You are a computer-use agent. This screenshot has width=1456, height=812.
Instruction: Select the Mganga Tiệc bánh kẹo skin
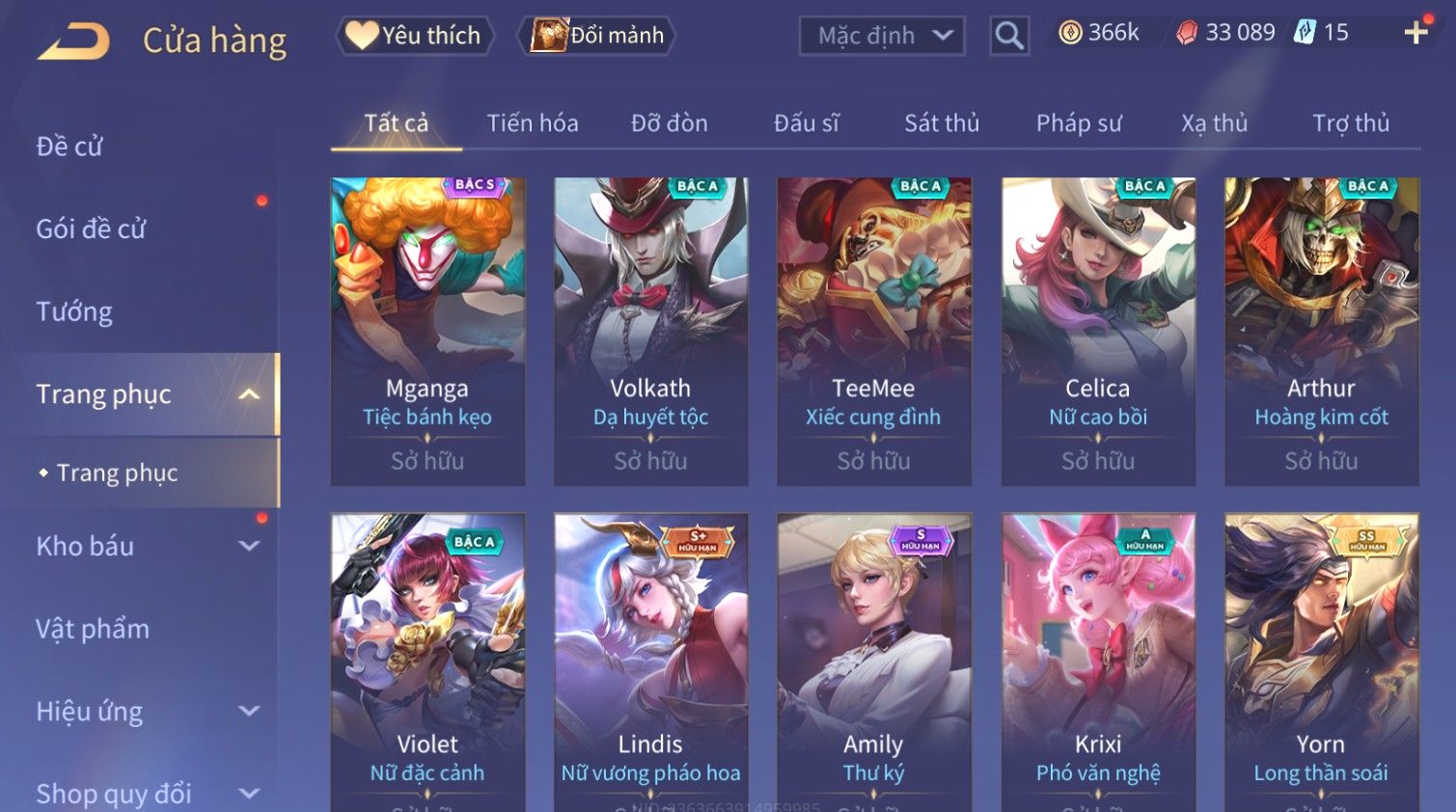pos(427,330)
